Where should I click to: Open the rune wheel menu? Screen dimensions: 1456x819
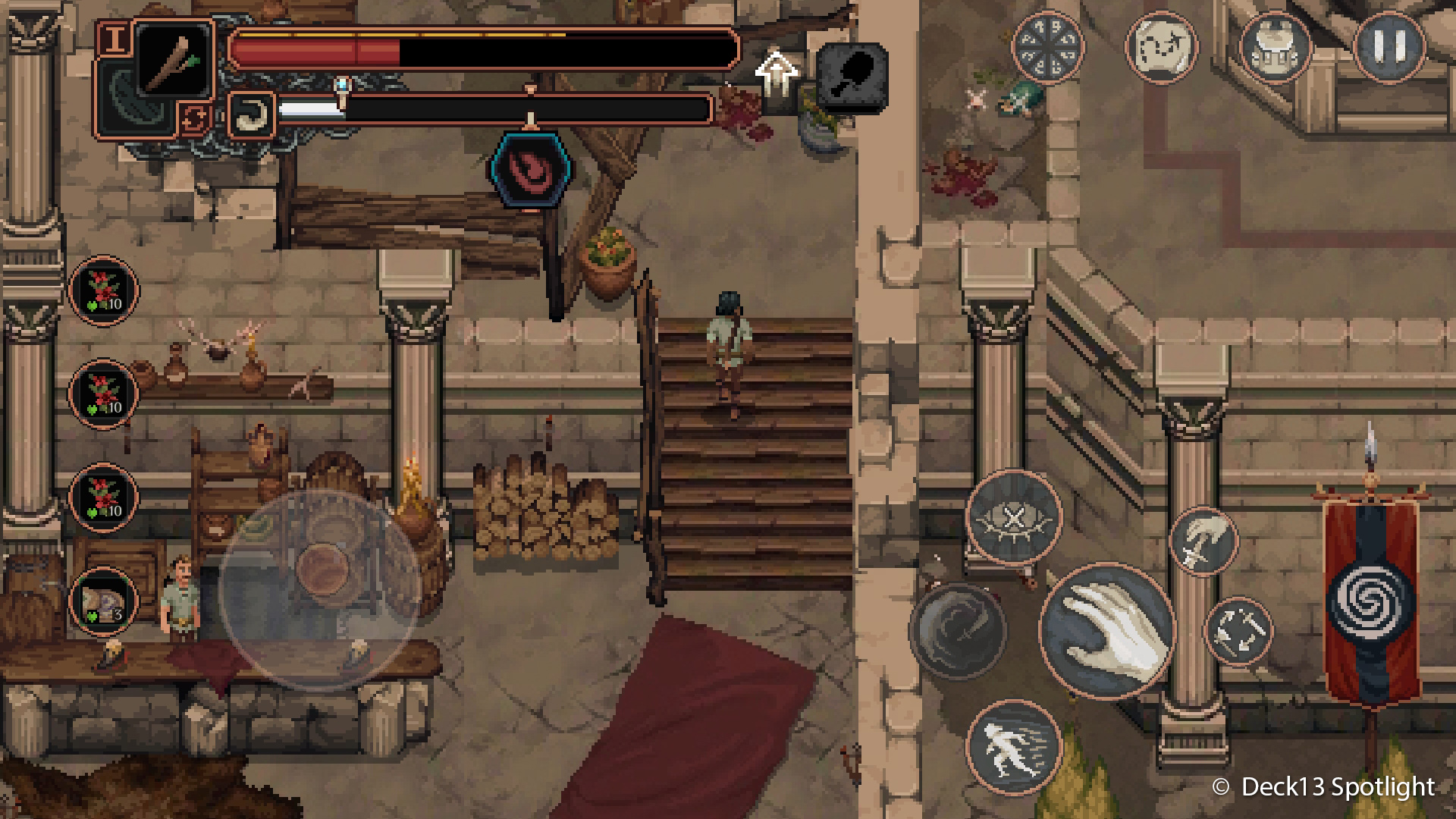tap(1049, 45)
